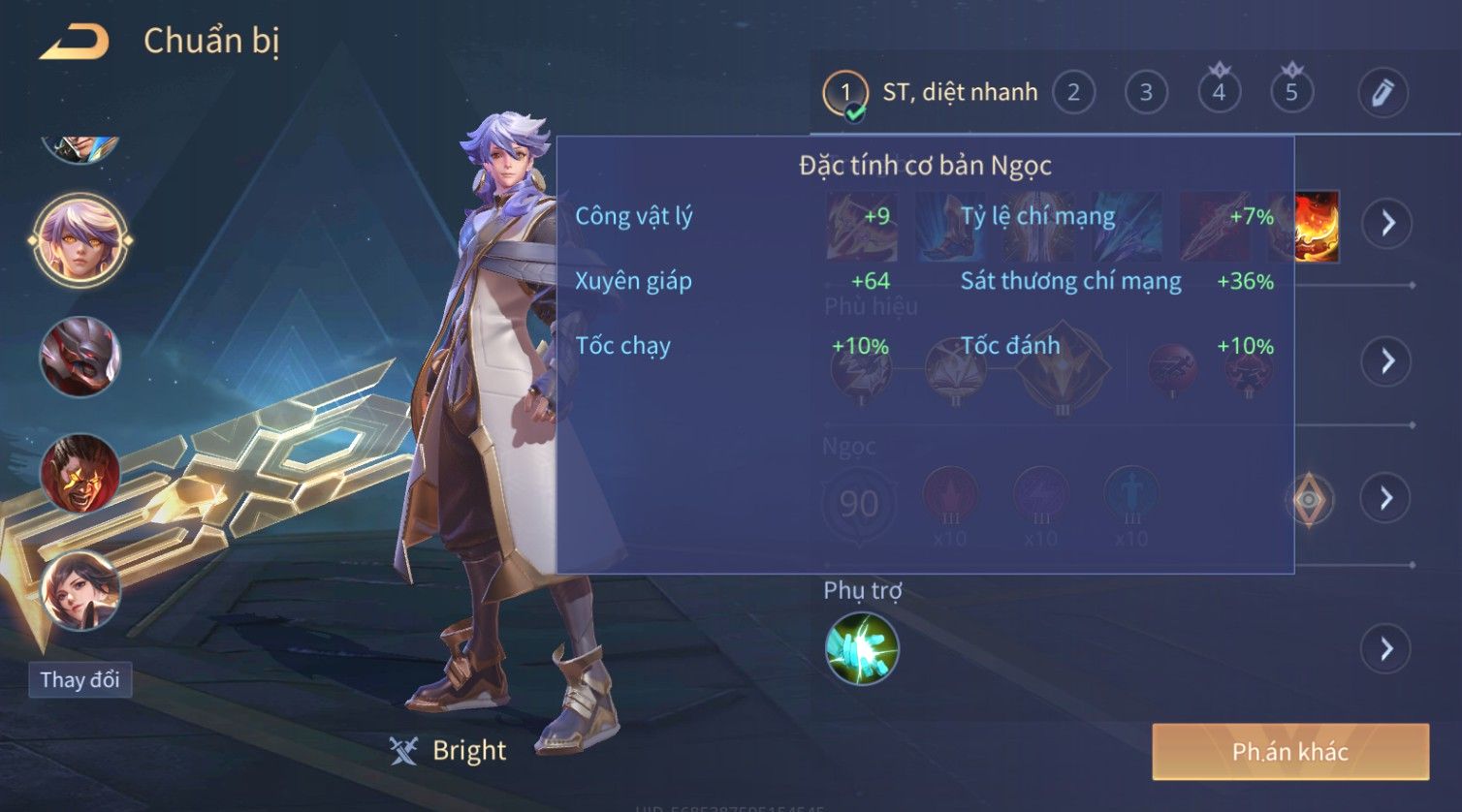This screenshot has height=812, width=1462.
Task: Select the highlighted Bright hero portrait
Action: (x=79, y=239)
